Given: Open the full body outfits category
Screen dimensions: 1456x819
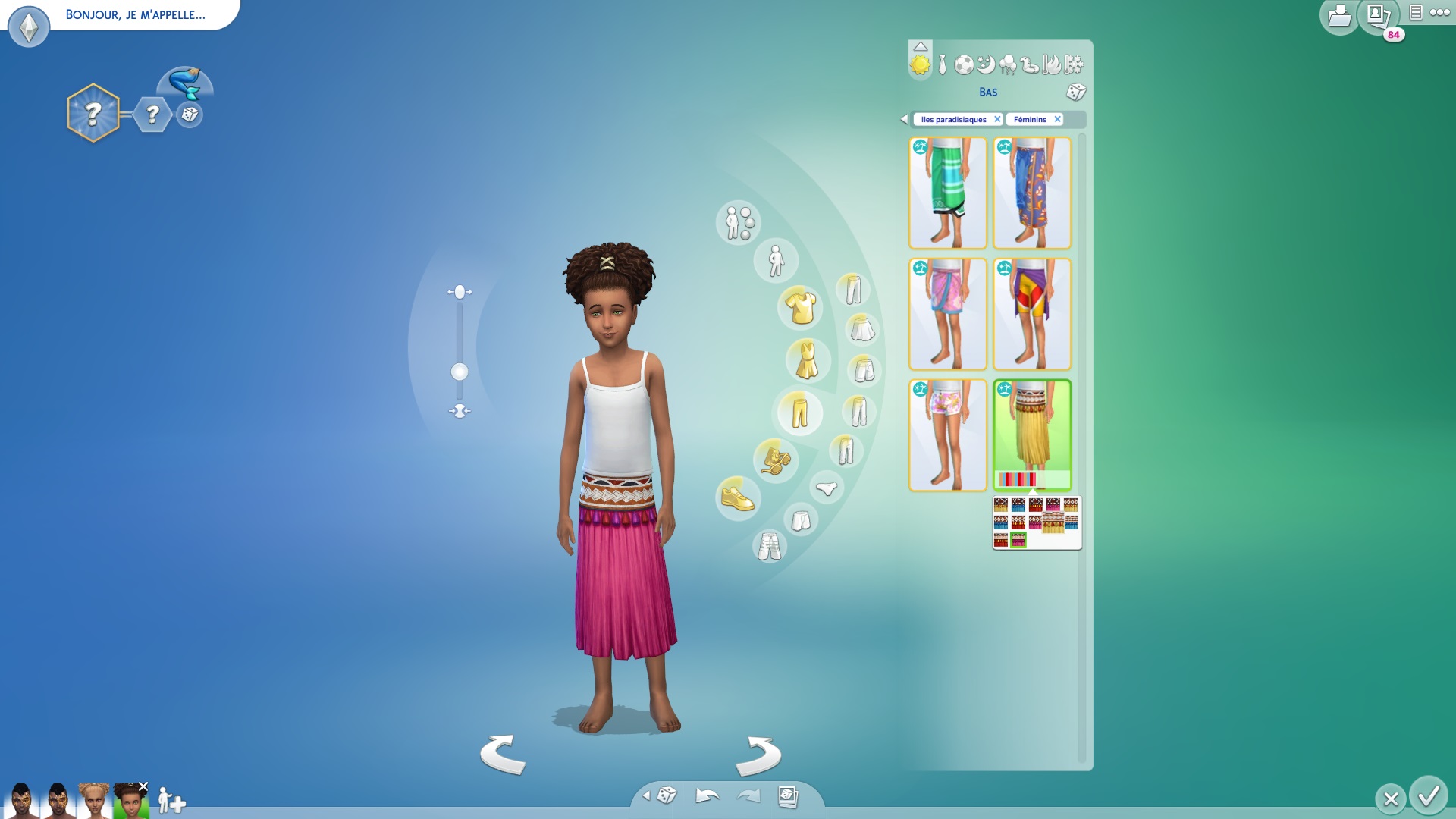Looking at the screenshot, I should coord(807,359).
